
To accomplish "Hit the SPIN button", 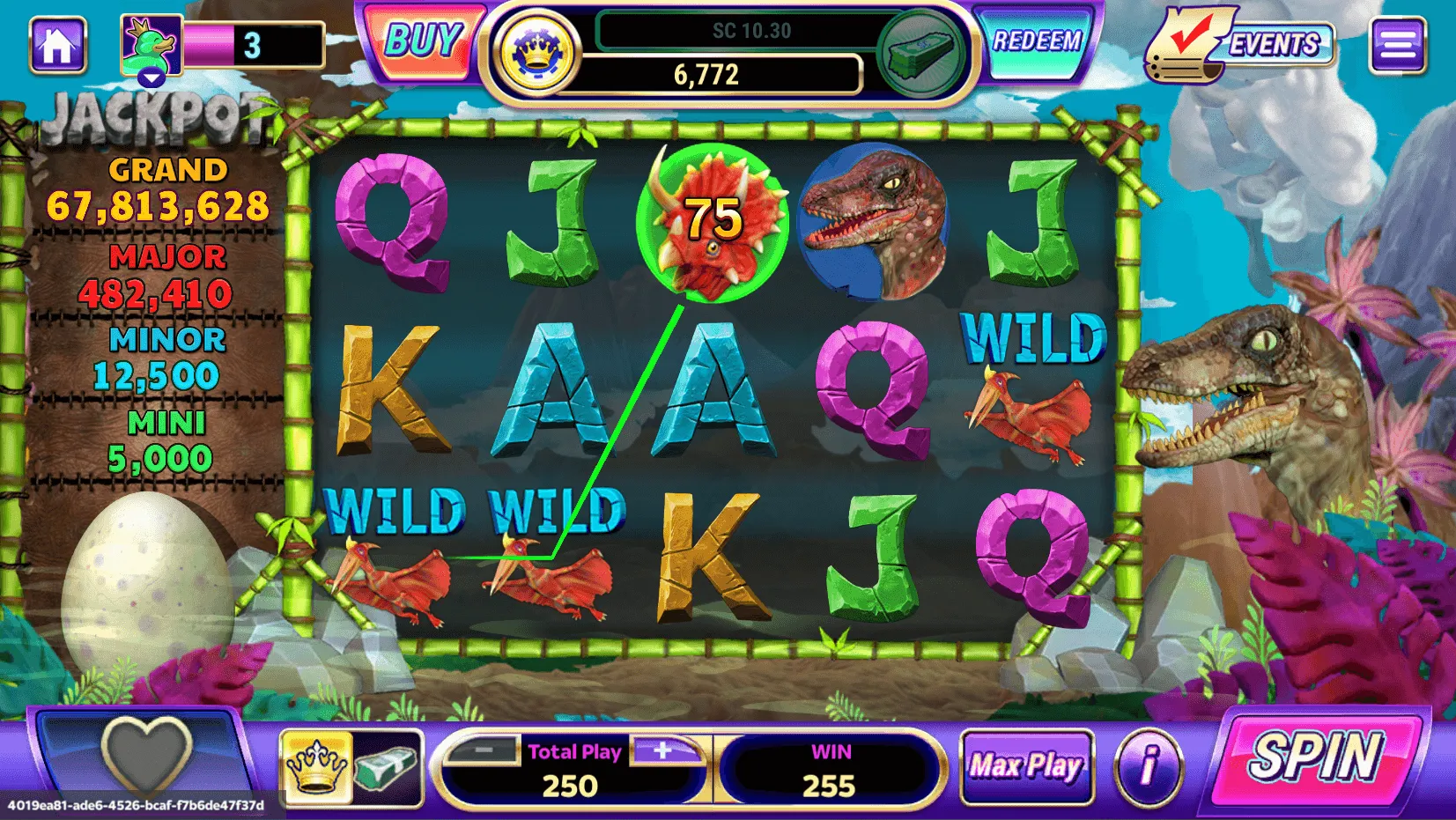I will tap(1315, 757).
